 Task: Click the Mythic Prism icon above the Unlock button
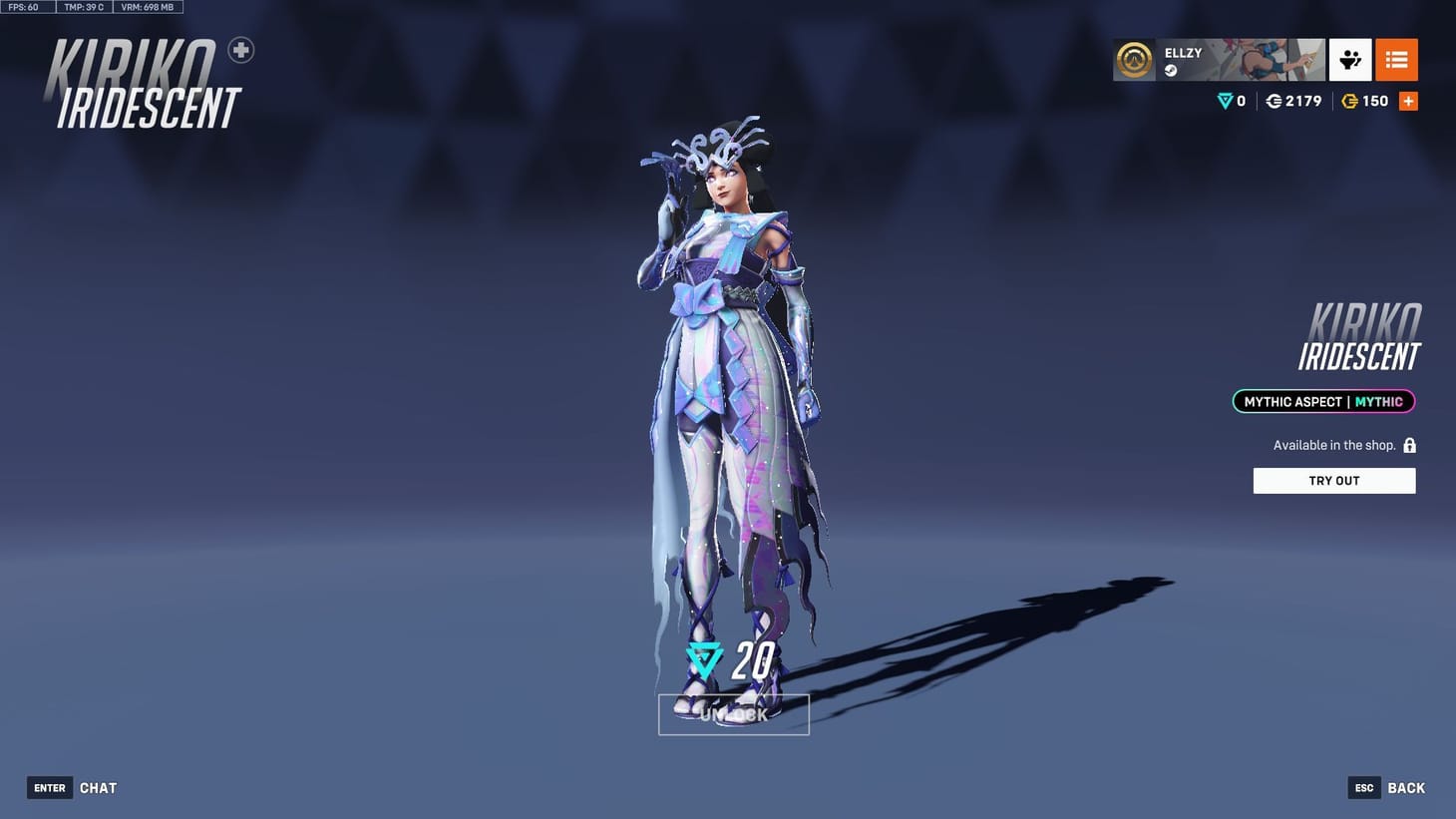pyautogui.click(x=704, y=660)
